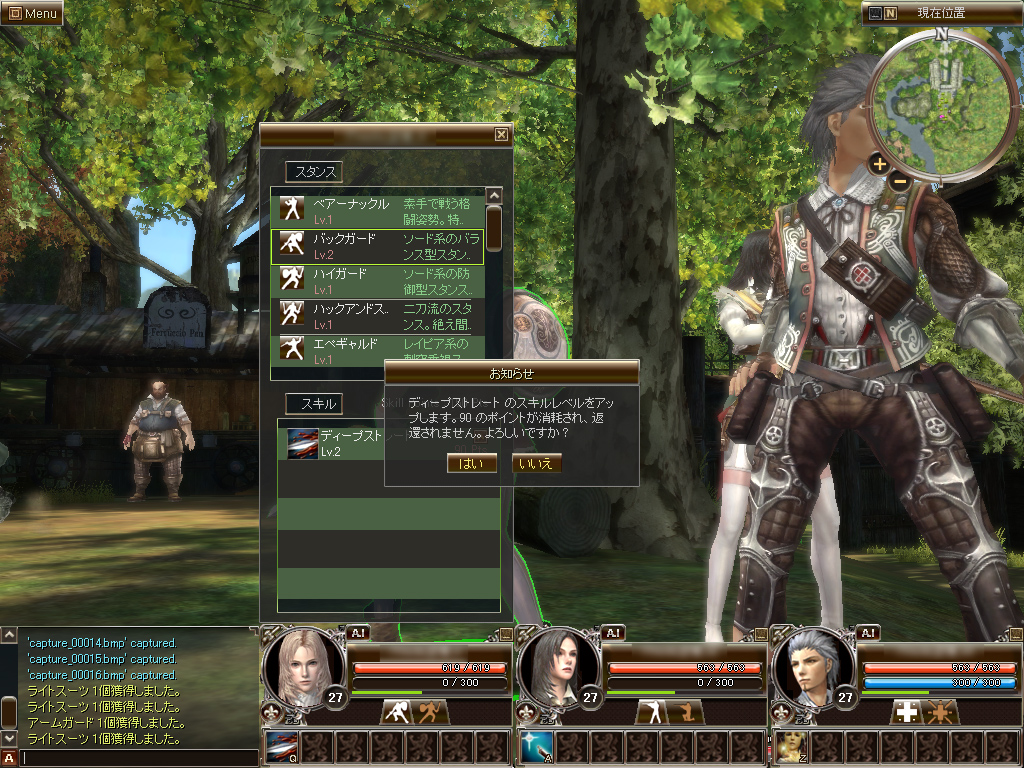Close the stance and skill window
Image resolution: width=1024 pixels, height=768 pixels.
(x=501, y=134)
